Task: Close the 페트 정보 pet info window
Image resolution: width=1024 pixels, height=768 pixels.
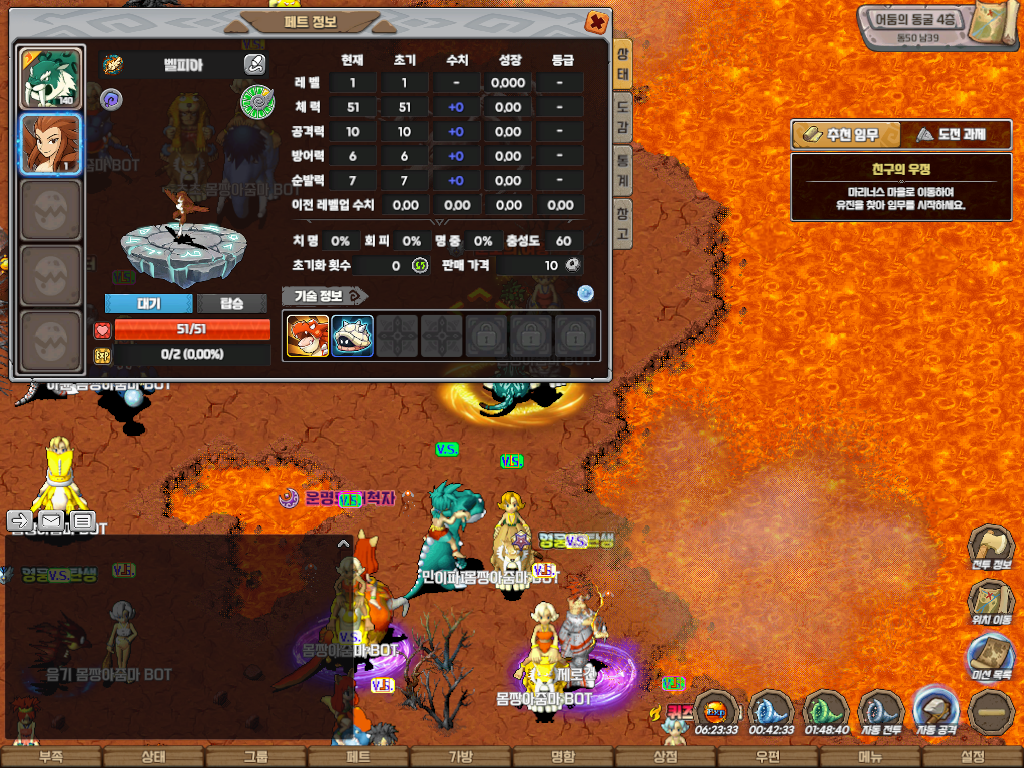Action: tap(596, 21)
